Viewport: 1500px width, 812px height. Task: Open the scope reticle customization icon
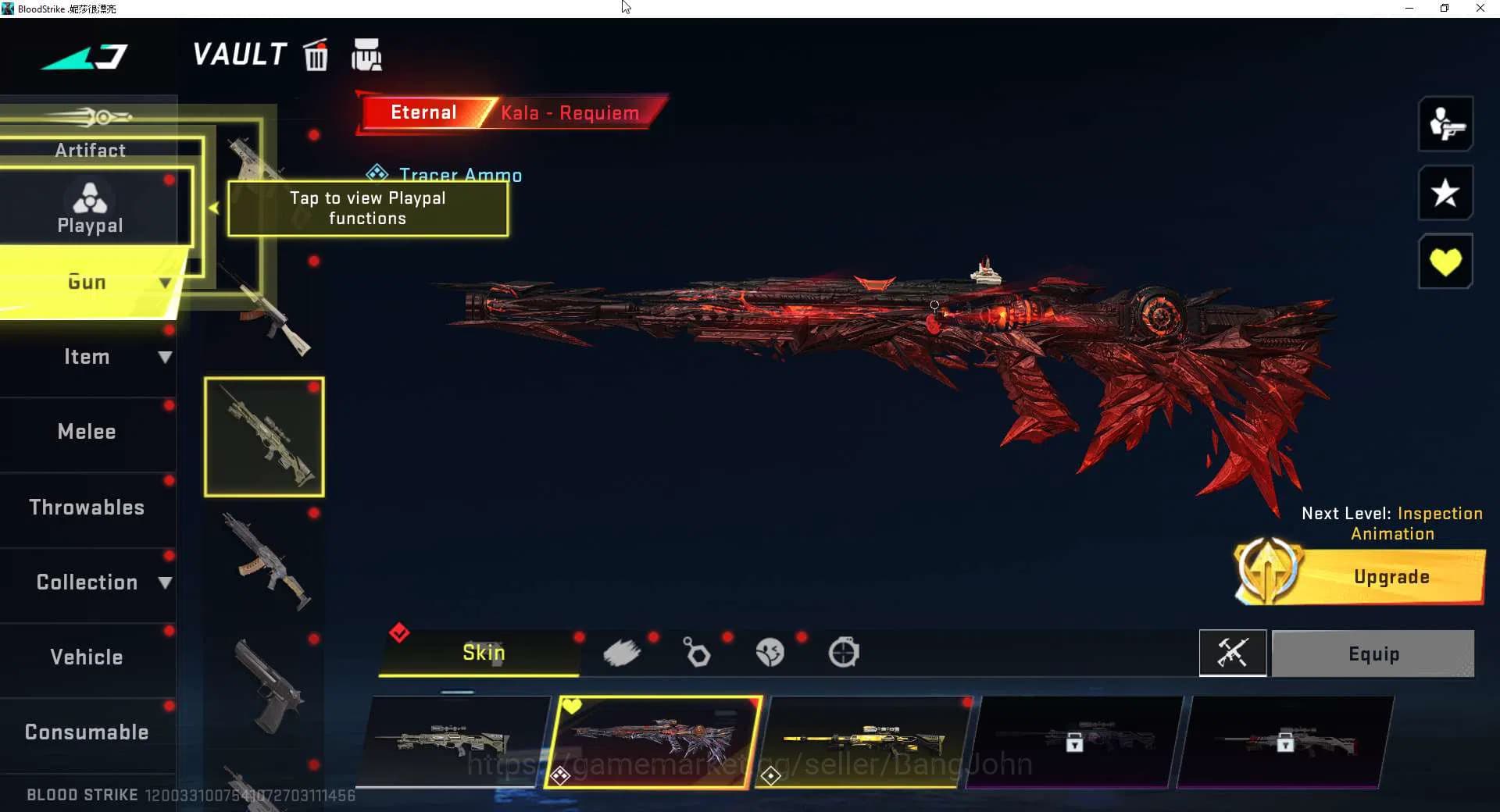pyautogui.click(x=845, y=653)
